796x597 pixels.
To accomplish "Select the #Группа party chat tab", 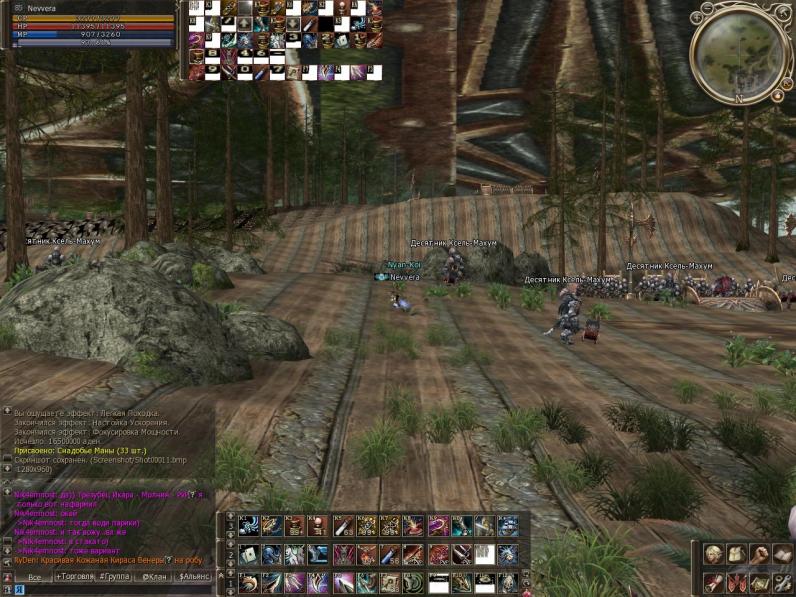I will click(113, 577).
